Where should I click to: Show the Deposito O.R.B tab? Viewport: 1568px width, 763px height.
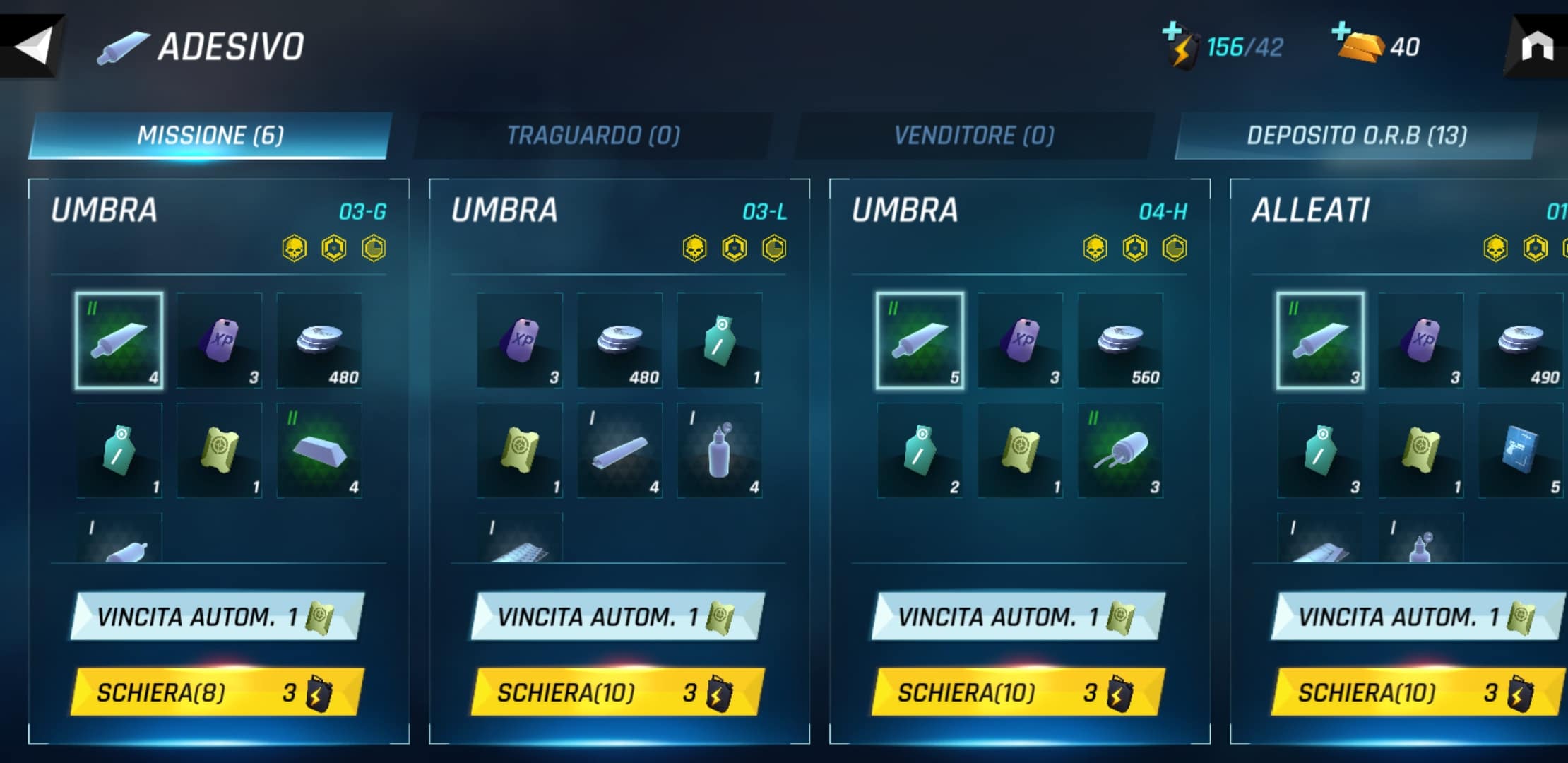(1356, 135)
